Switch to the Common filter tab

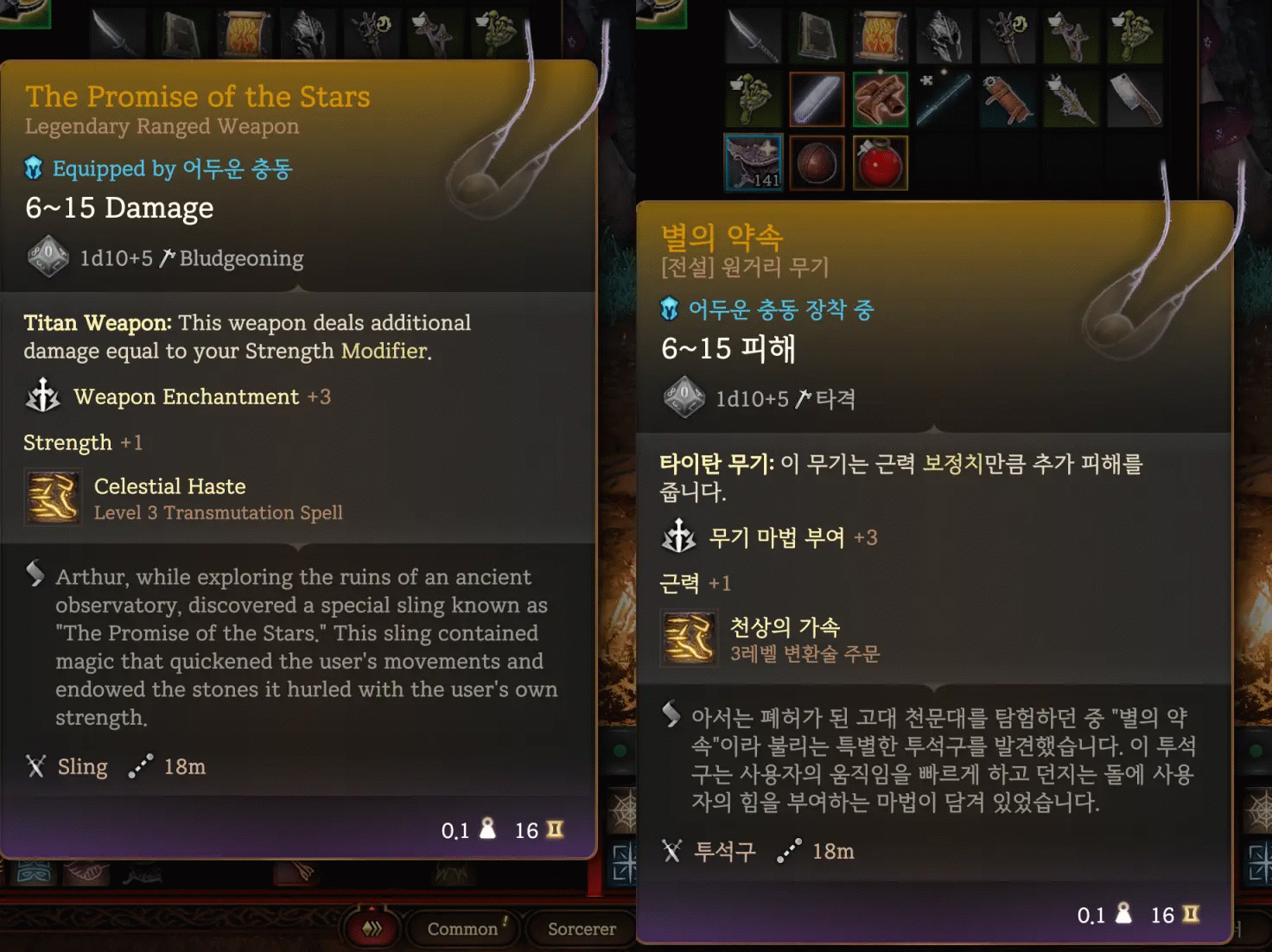463,929
